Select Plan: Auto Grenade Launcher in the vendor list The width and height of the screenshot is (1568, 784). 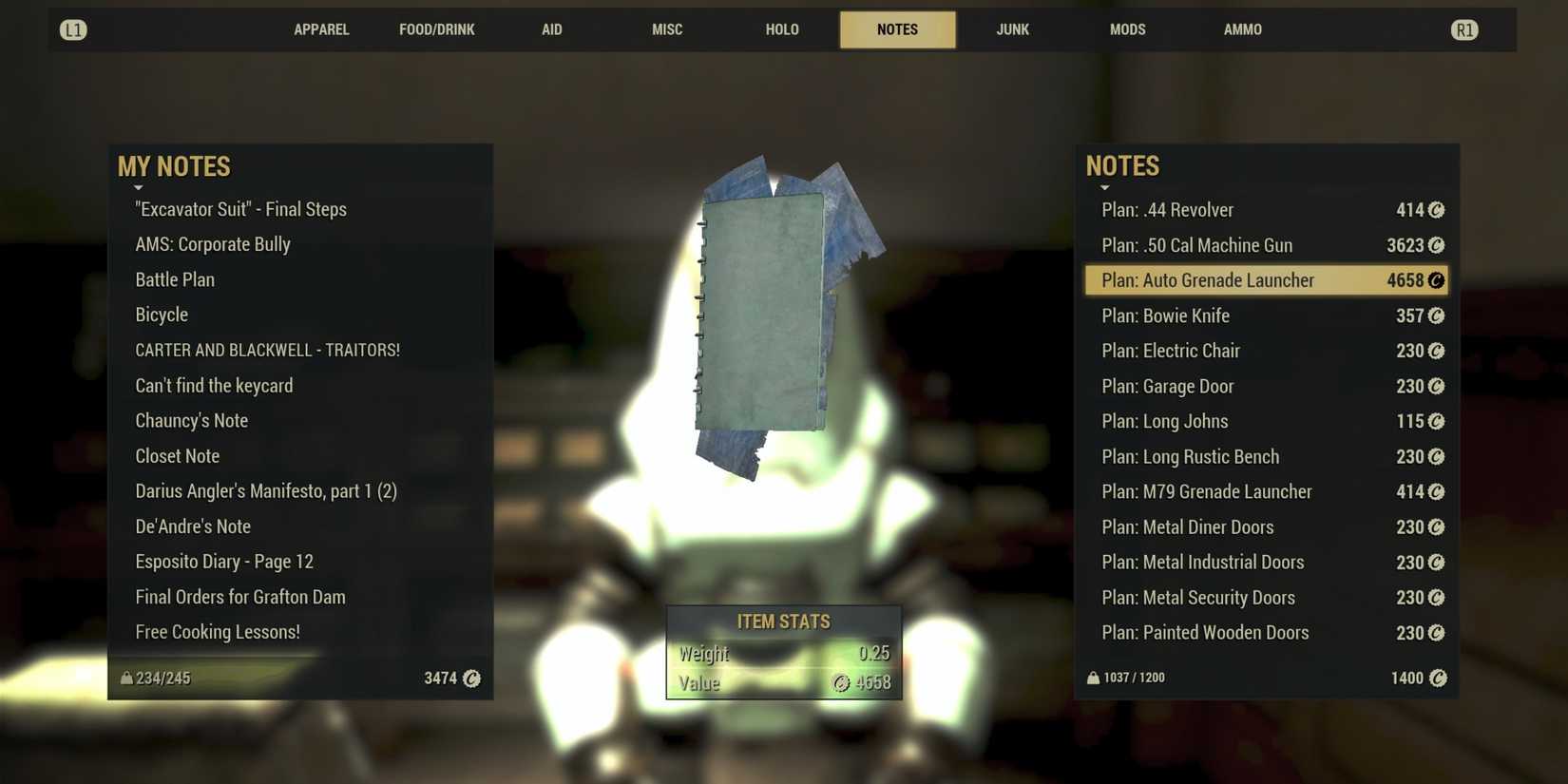pos(1207,280)
